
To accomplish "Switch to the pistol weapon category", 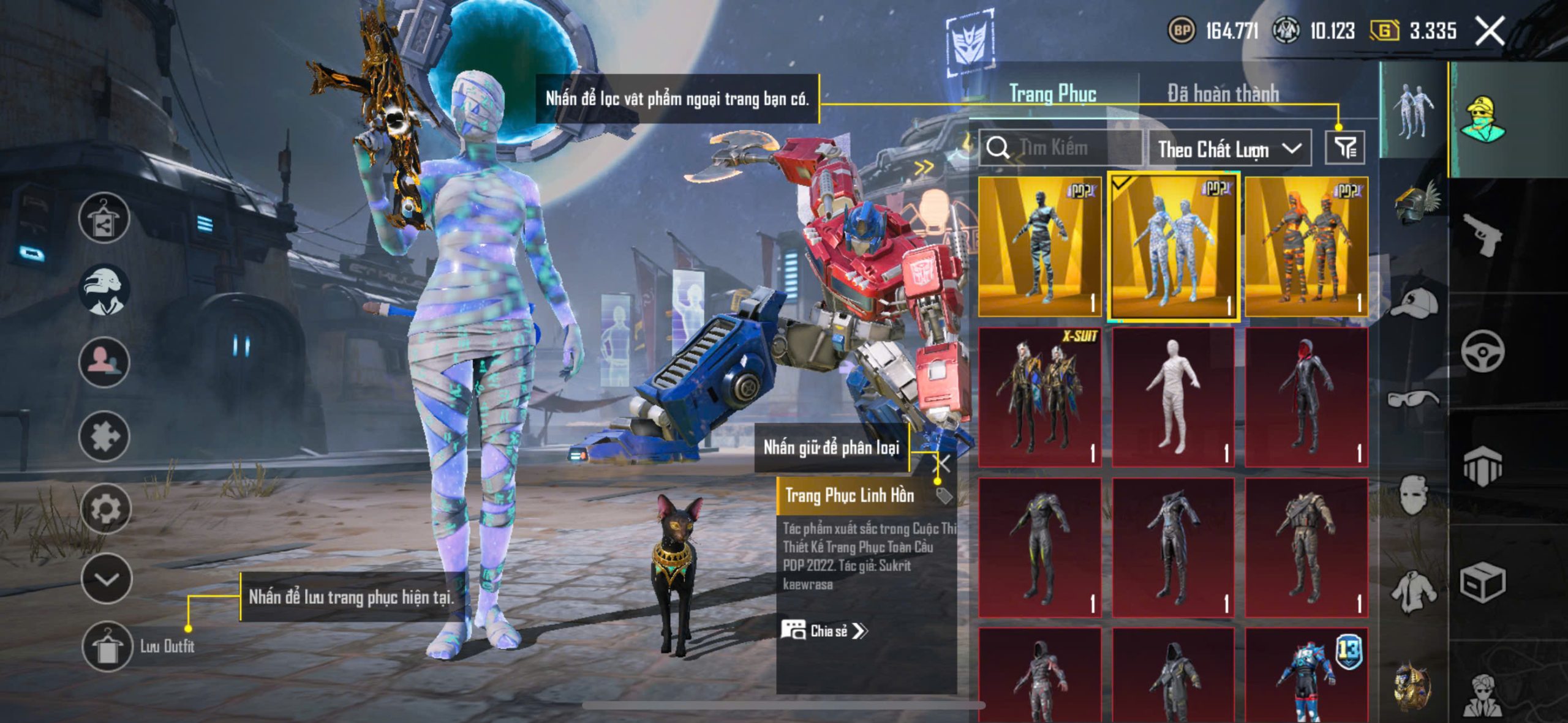I will 1482,234.
